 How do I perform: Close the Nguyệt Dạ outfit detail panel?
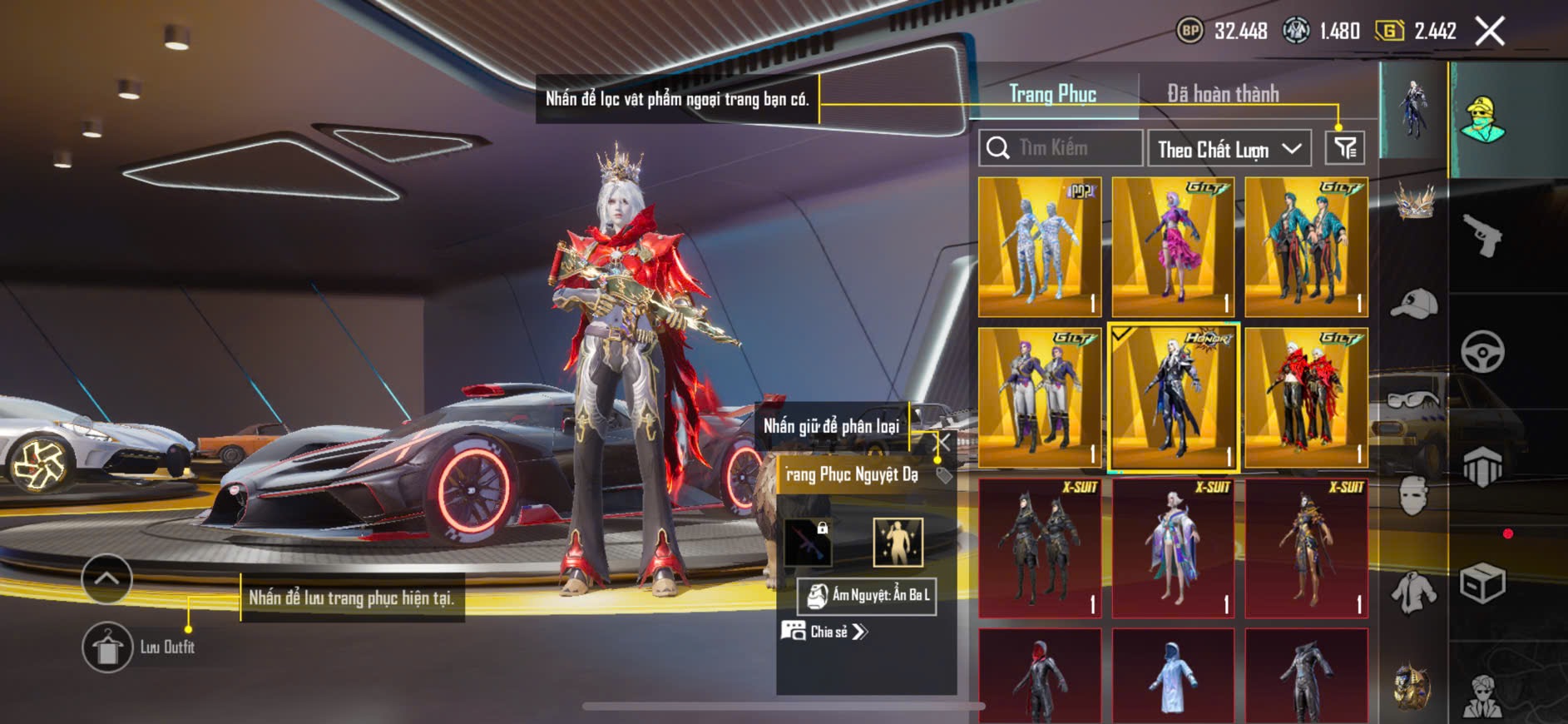tap(943, 442)
